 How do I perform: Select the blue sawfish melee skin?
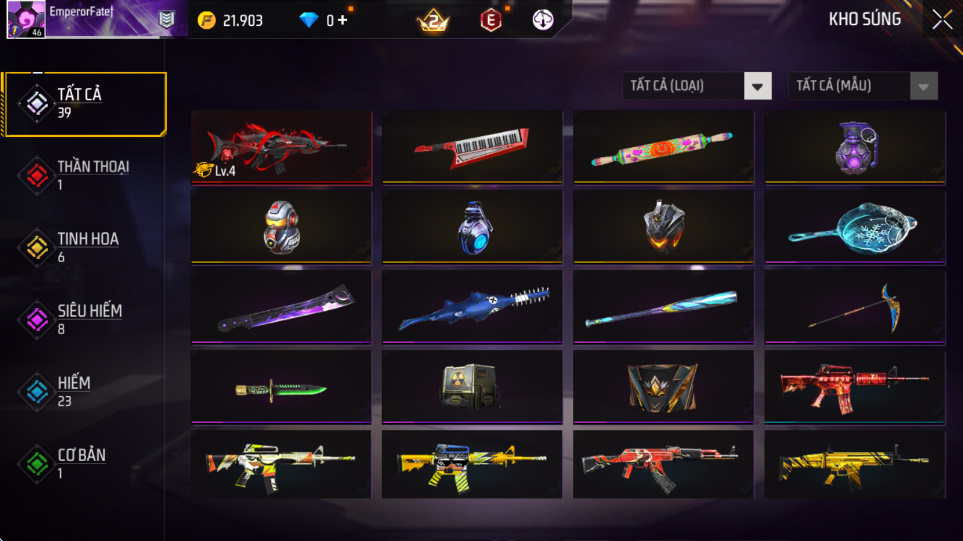[472, 307]
